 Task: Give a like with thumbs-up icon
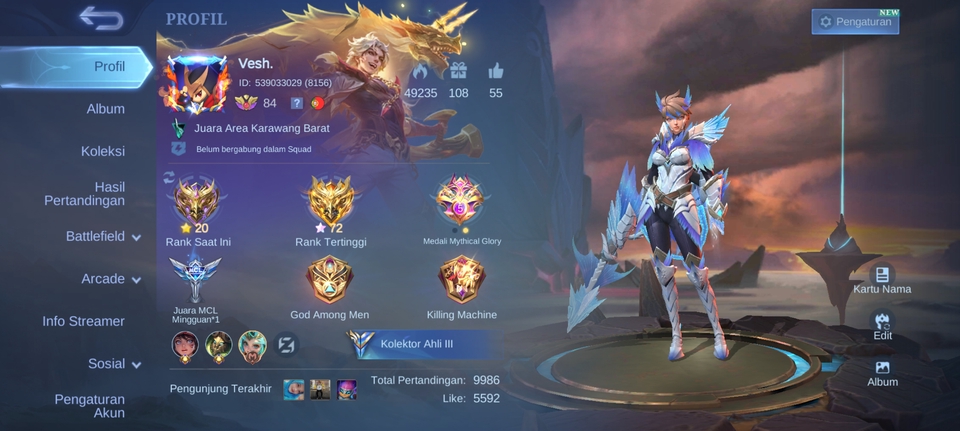point(496,72)
